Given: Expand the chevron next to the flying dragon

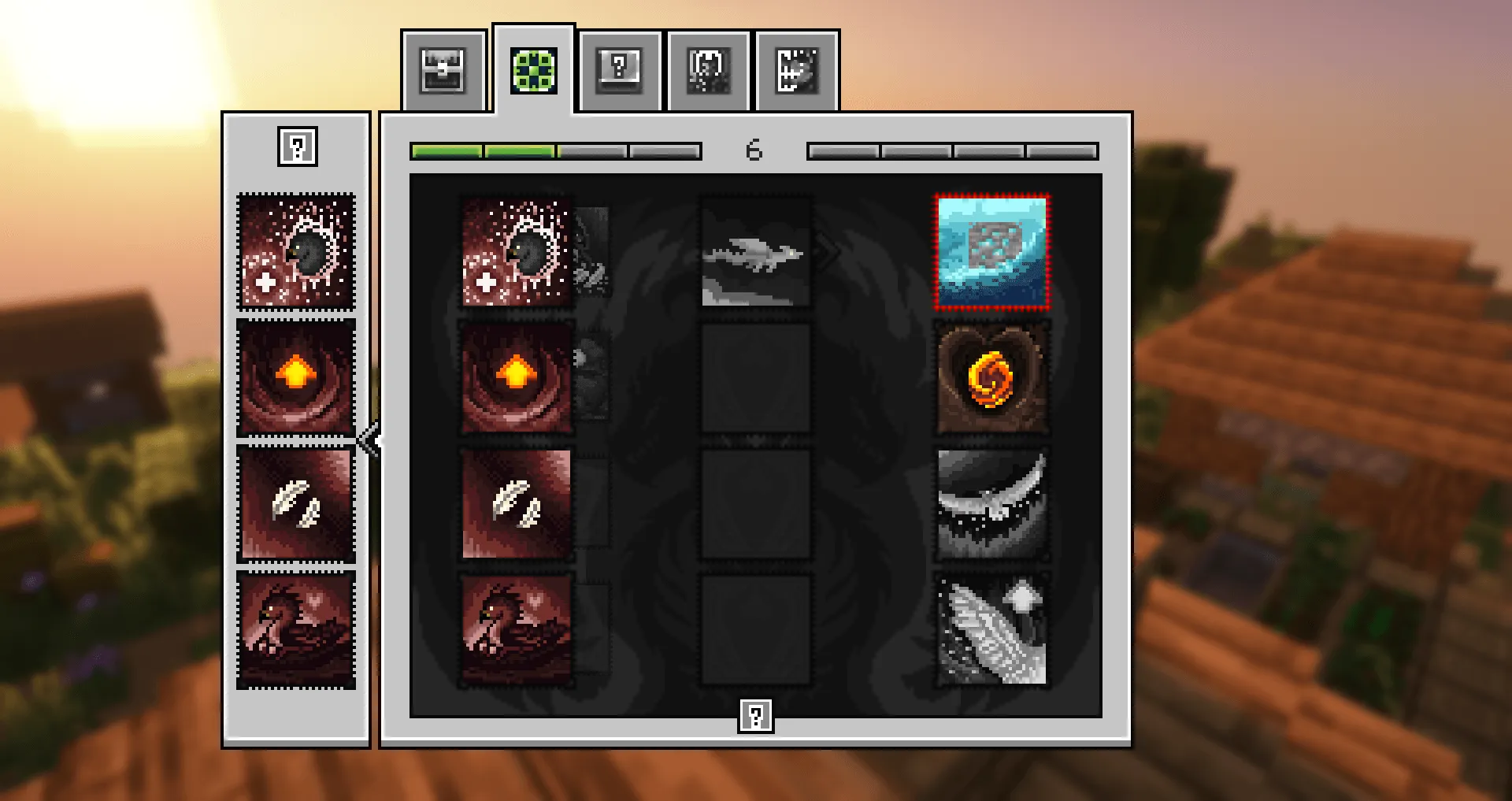Looking at the screenshot, I should pos(828,250).
